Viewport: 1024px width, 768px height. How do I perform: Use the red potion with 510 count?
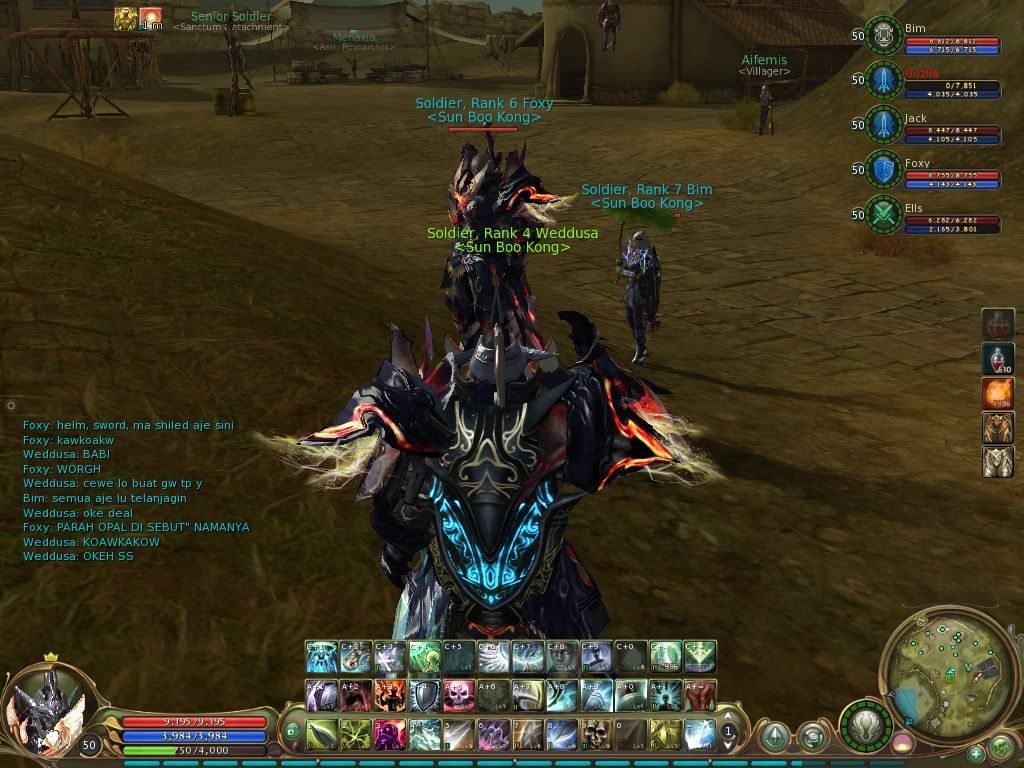[x=998, y=358]
